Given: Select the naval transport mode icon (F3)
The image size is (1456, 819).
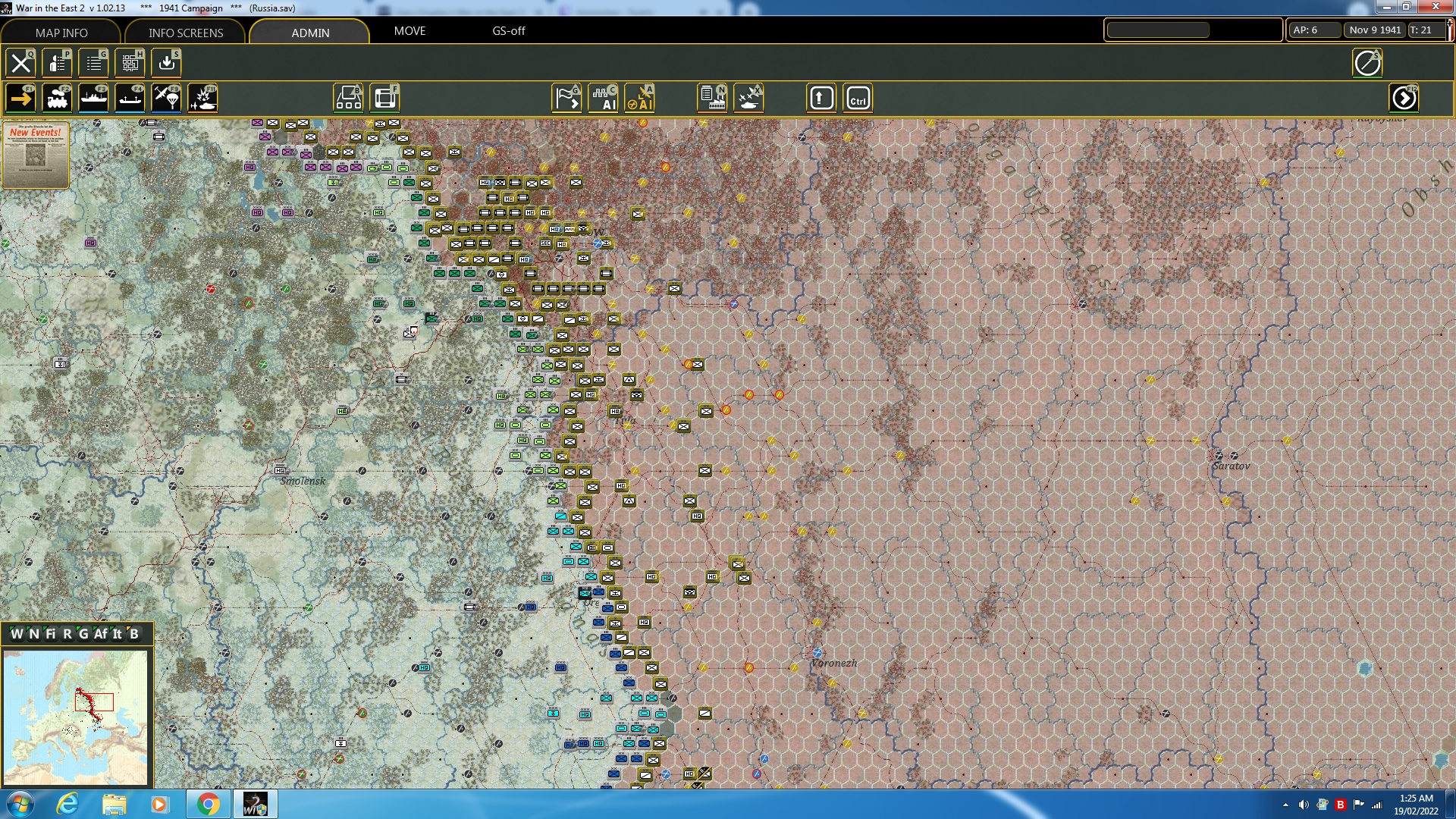Looking at the screenshot, I should tap(95, 98).
